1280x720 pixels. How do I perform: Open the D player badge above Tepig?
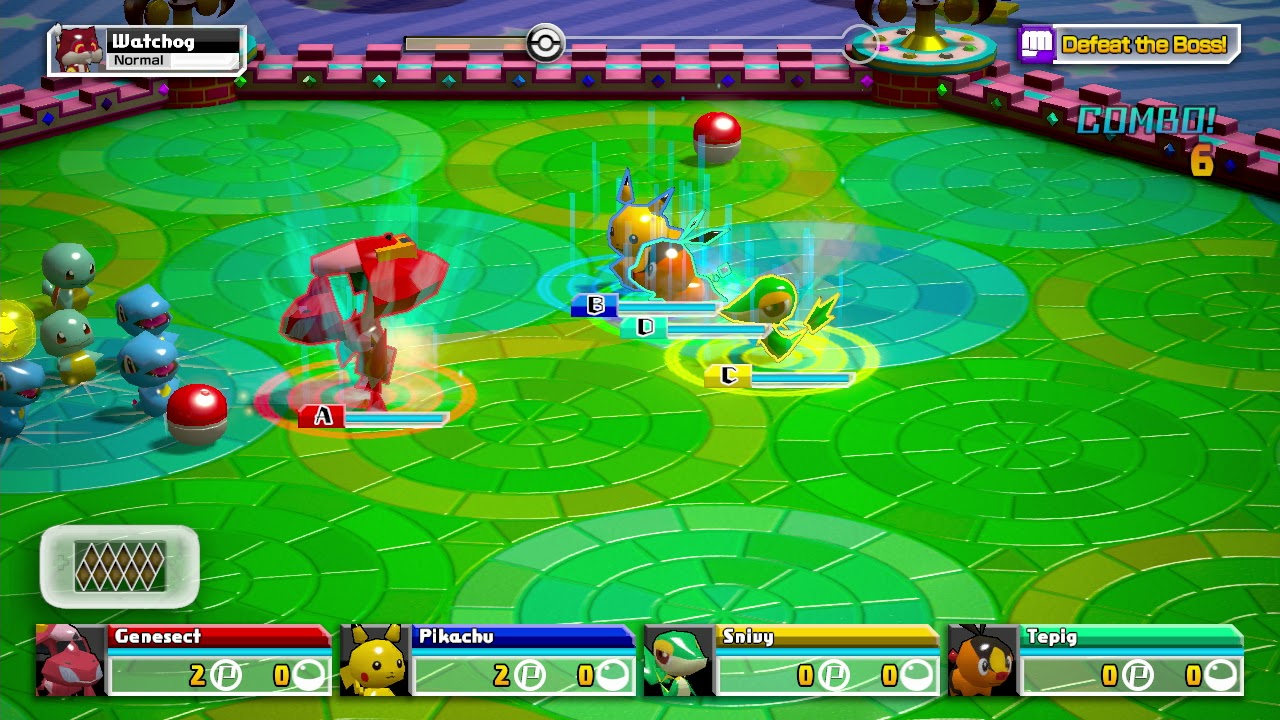(x=644, y=325)
